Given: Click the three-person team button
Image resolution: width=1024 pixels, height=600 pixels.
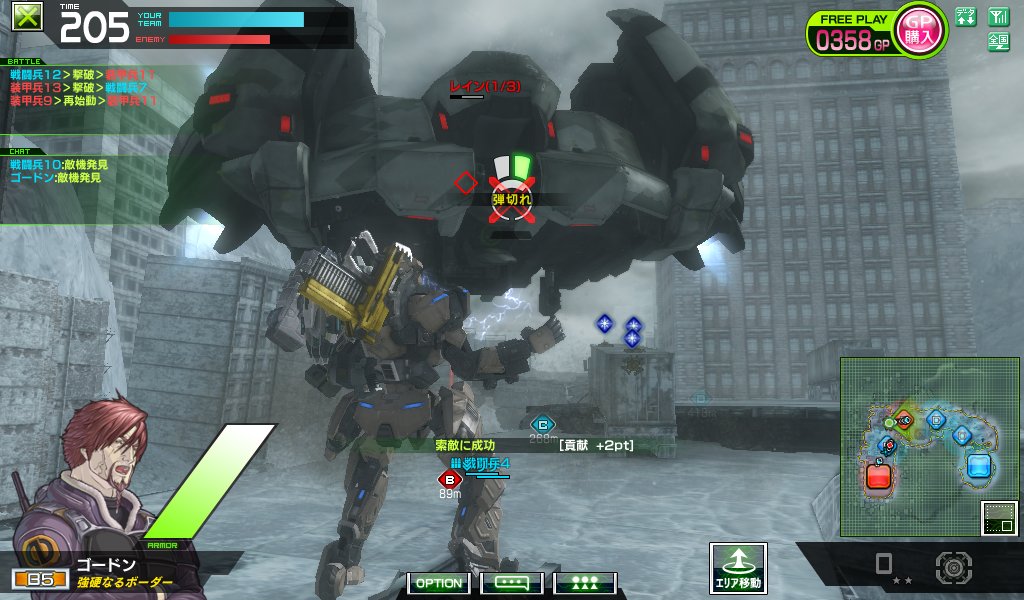Looking at the screenshot, I should pyautogui.click(x=584, y=583).
